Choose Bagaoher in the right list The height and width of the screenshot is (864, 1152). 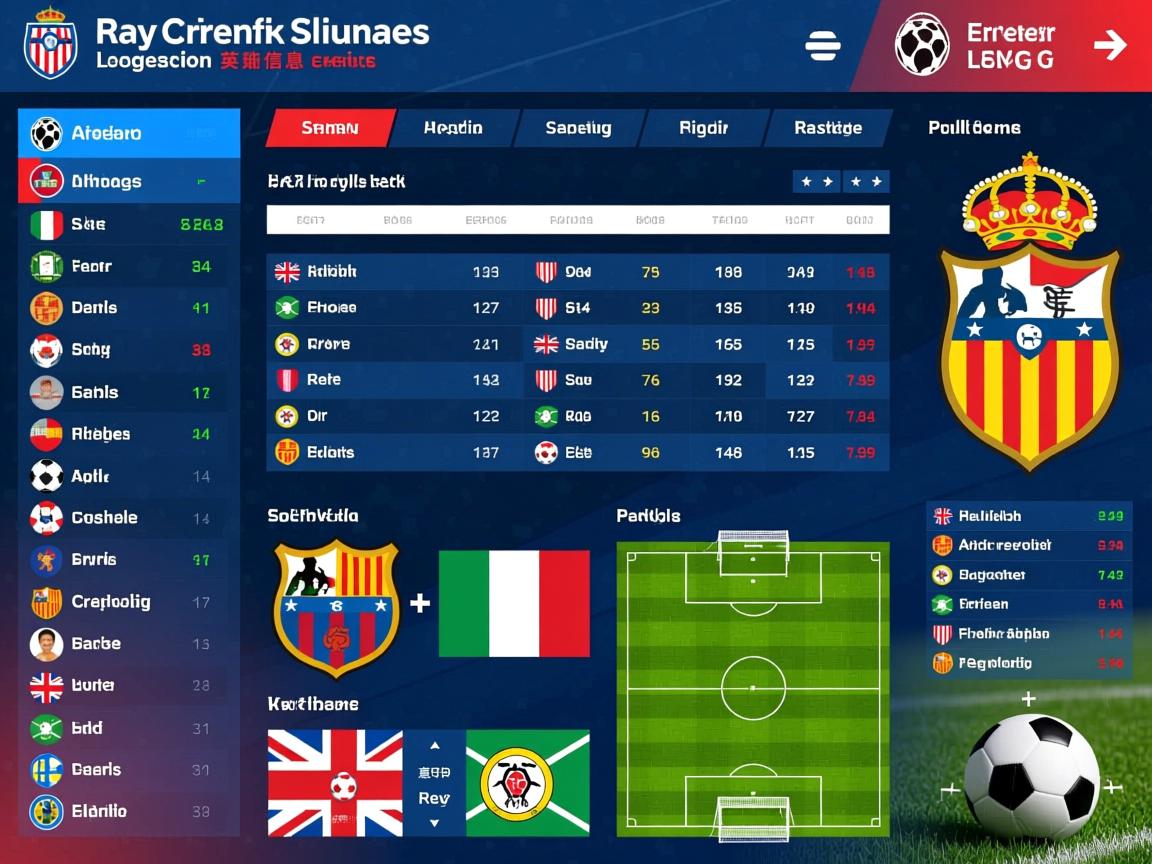[1028, 575]
